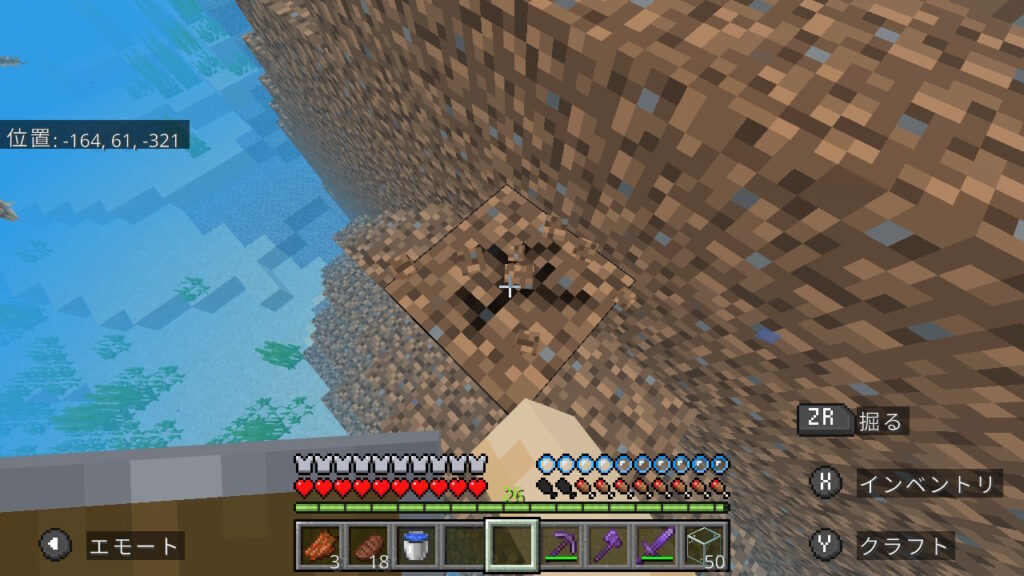Choose the water bucket slot
This screenshot has width=1024, height=576.
pyautogui.click(x=415, y=546)
